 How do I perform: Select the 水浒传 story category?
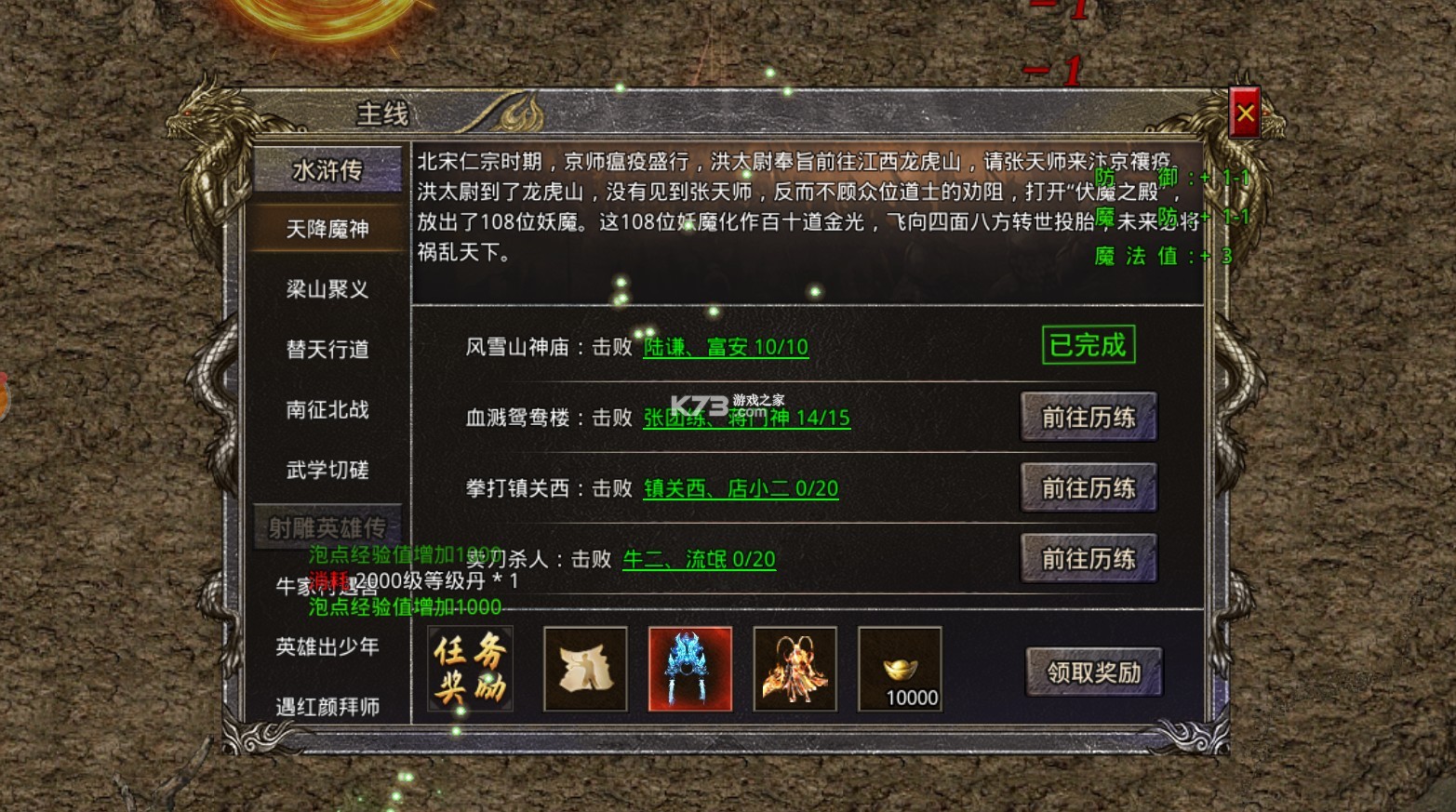tap(327, 170)
